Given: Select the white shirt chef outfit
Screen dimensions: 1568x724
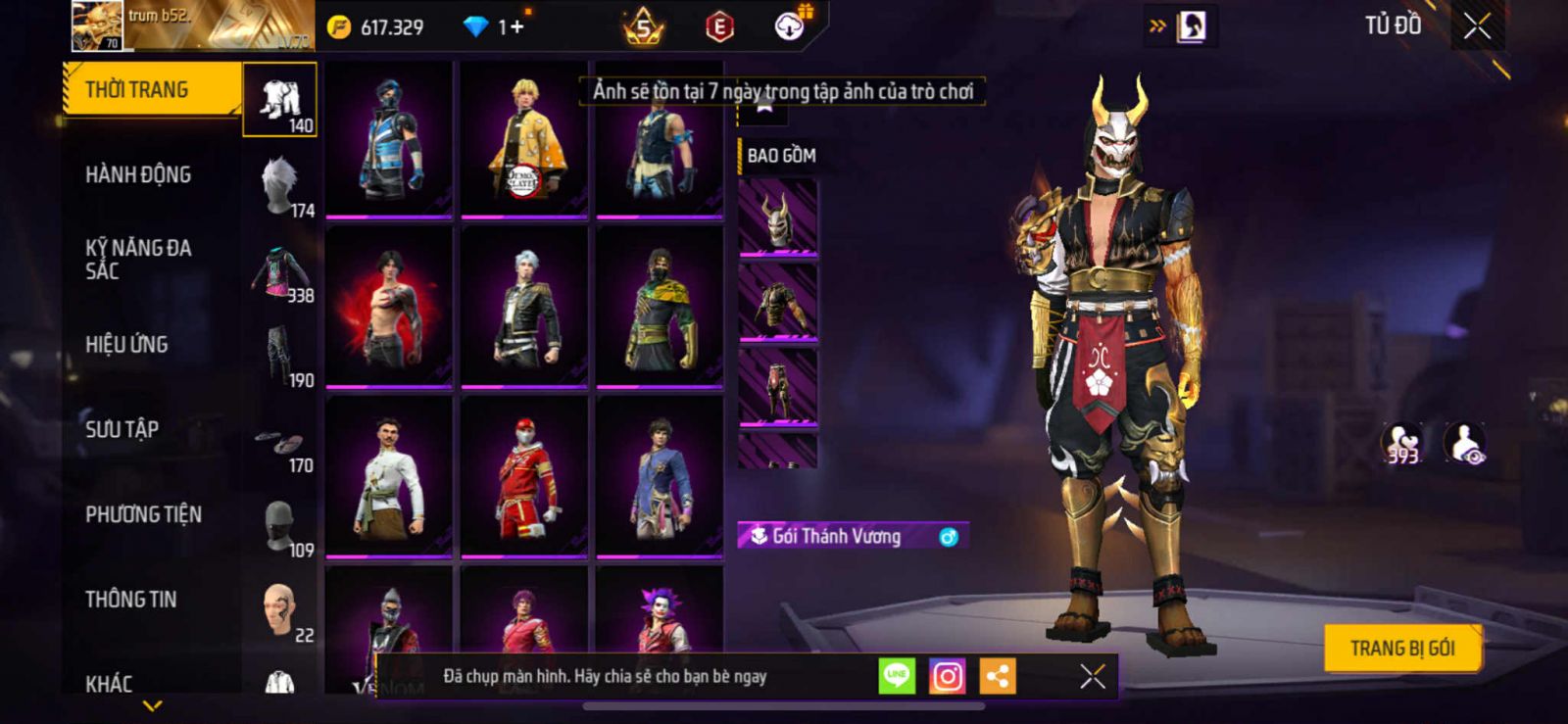Looking at the screenshot, I should (389, 478).
